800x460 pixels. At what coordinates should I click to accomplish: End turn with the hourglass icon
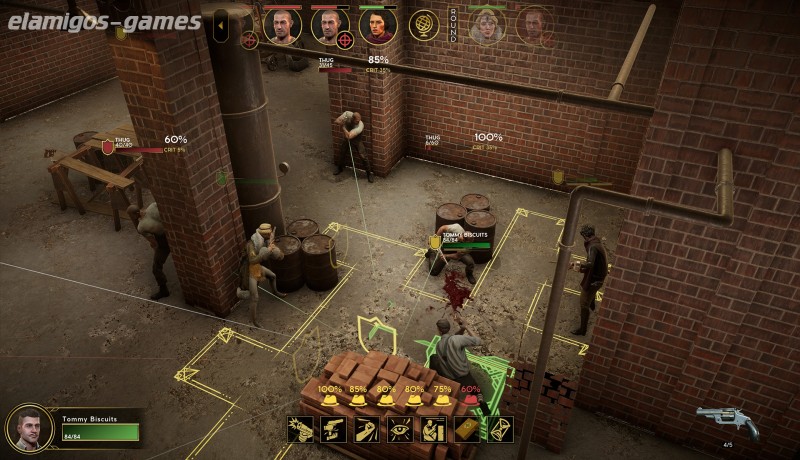tap(500, 430)
